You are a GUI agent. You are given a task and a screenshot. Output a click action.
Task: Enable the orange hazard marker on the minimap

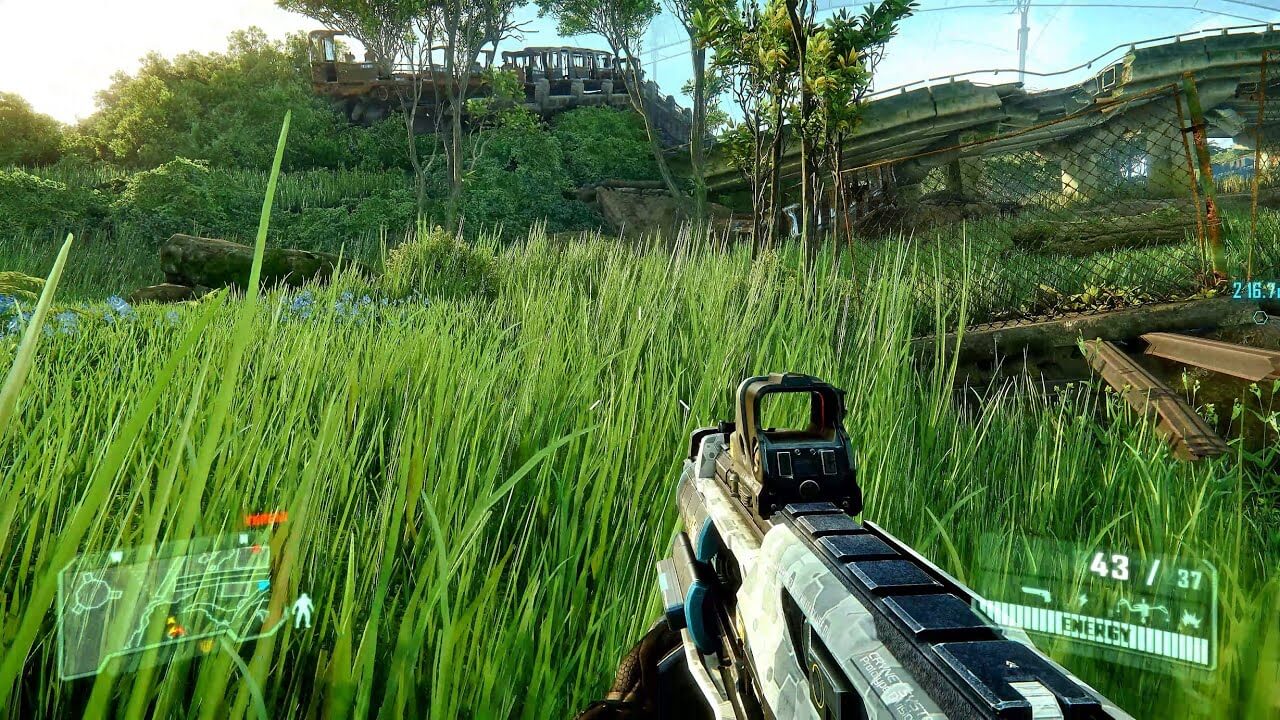point(177,630)
